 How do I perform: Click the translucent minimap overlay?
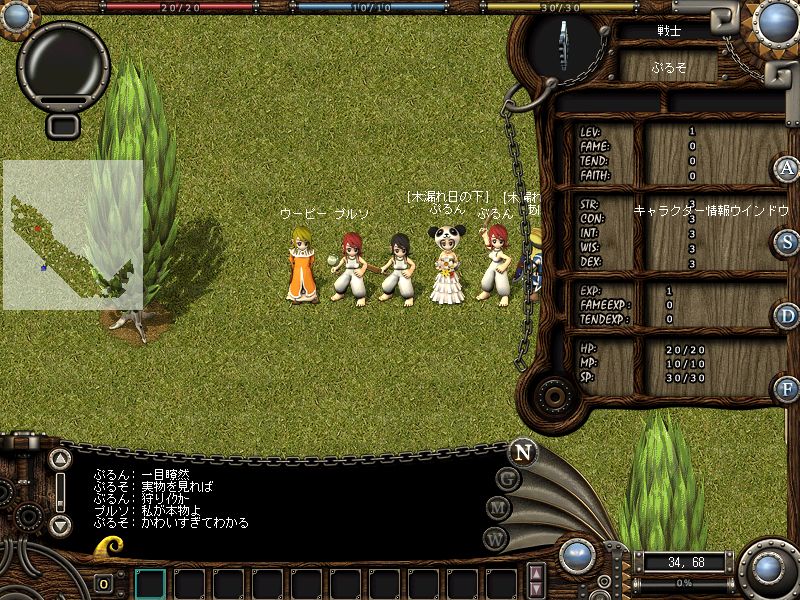click(73, 235)
